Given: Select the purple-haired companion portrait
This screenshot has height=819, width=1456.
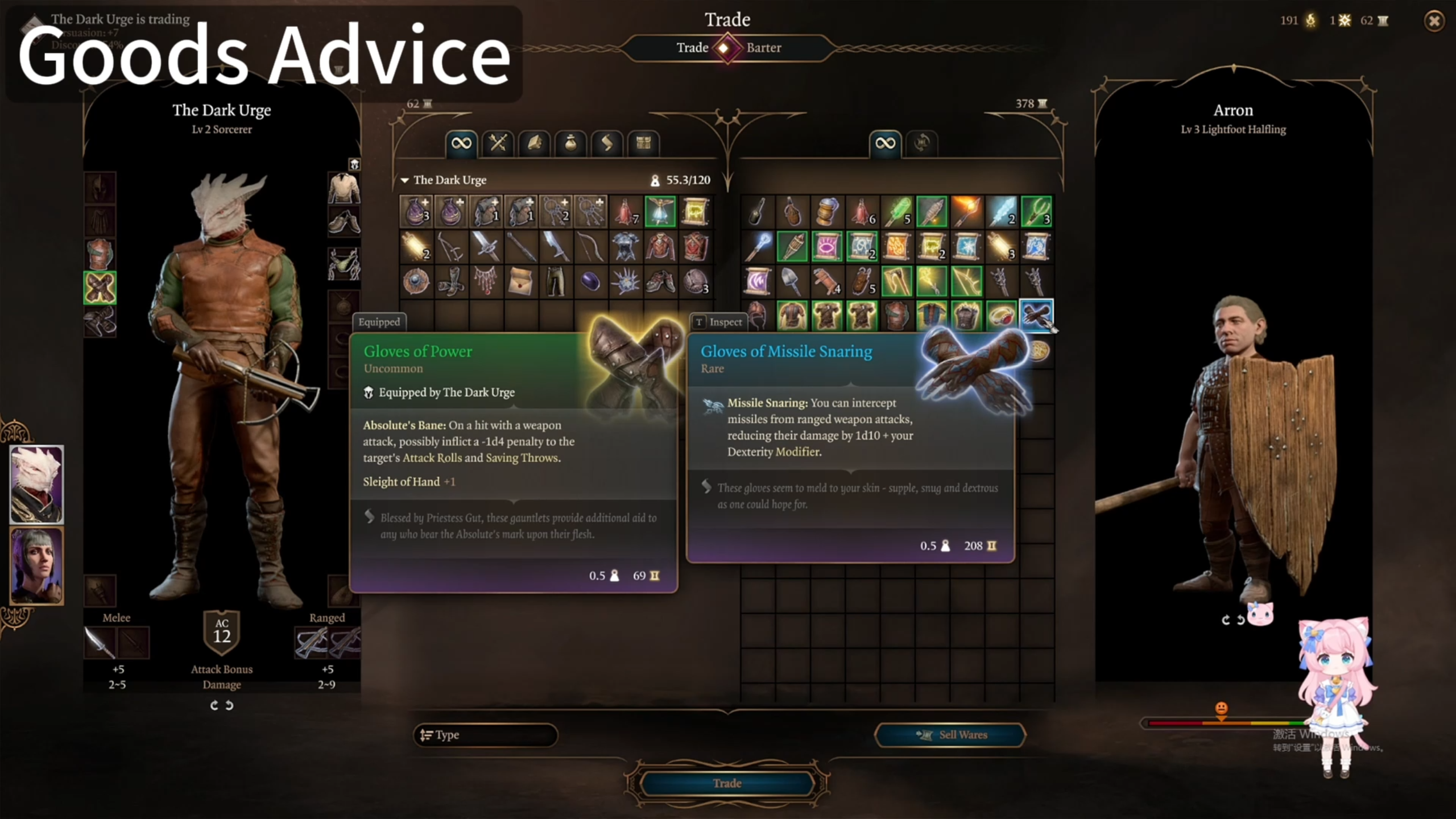Looking at the screenshot, I should pyautogui.click(x=37, y=565).
